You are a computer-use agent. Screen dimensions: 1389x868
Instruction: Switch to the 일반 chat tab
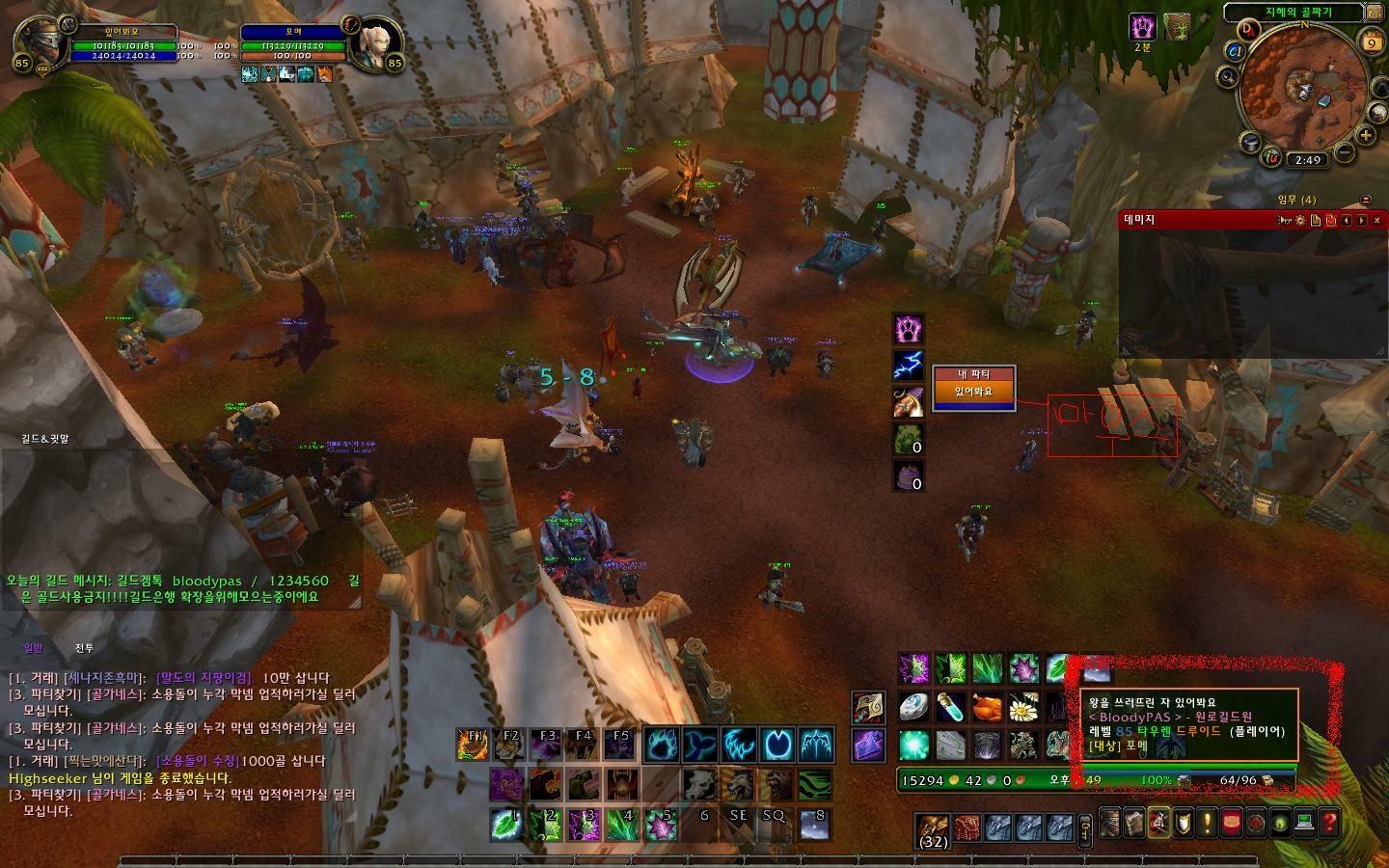pyautogui.click(x=34, y=649)
